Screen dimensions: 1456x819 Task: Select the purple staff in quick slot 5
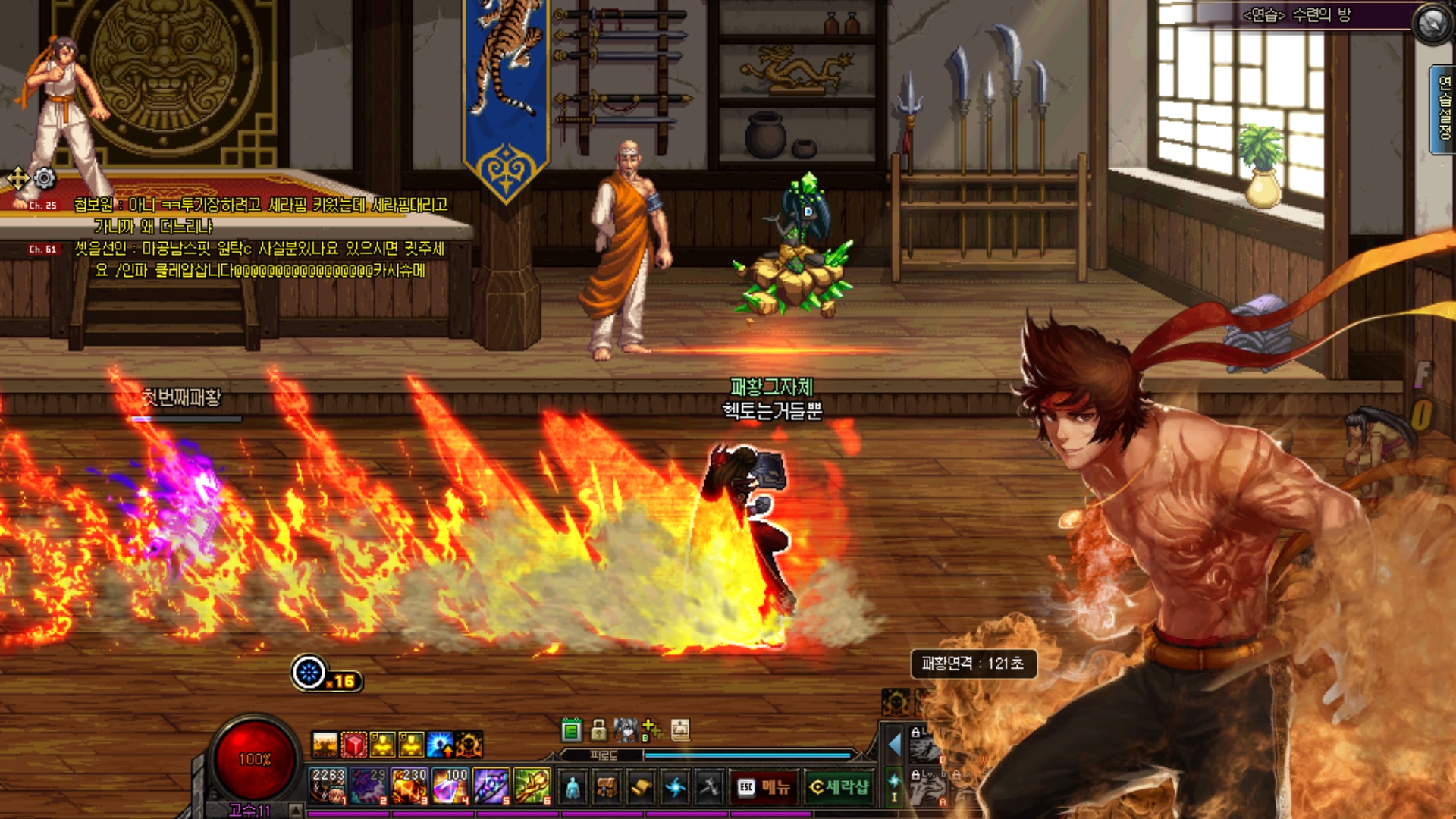click(491, 785)
